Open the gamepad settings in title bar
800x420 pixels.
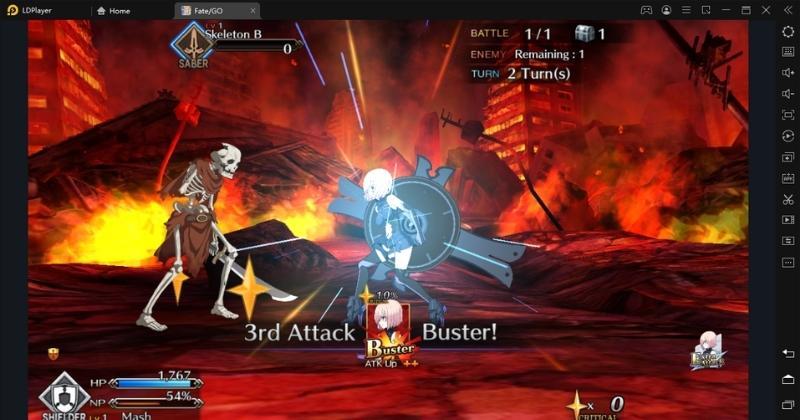click(x=647, y=10)
